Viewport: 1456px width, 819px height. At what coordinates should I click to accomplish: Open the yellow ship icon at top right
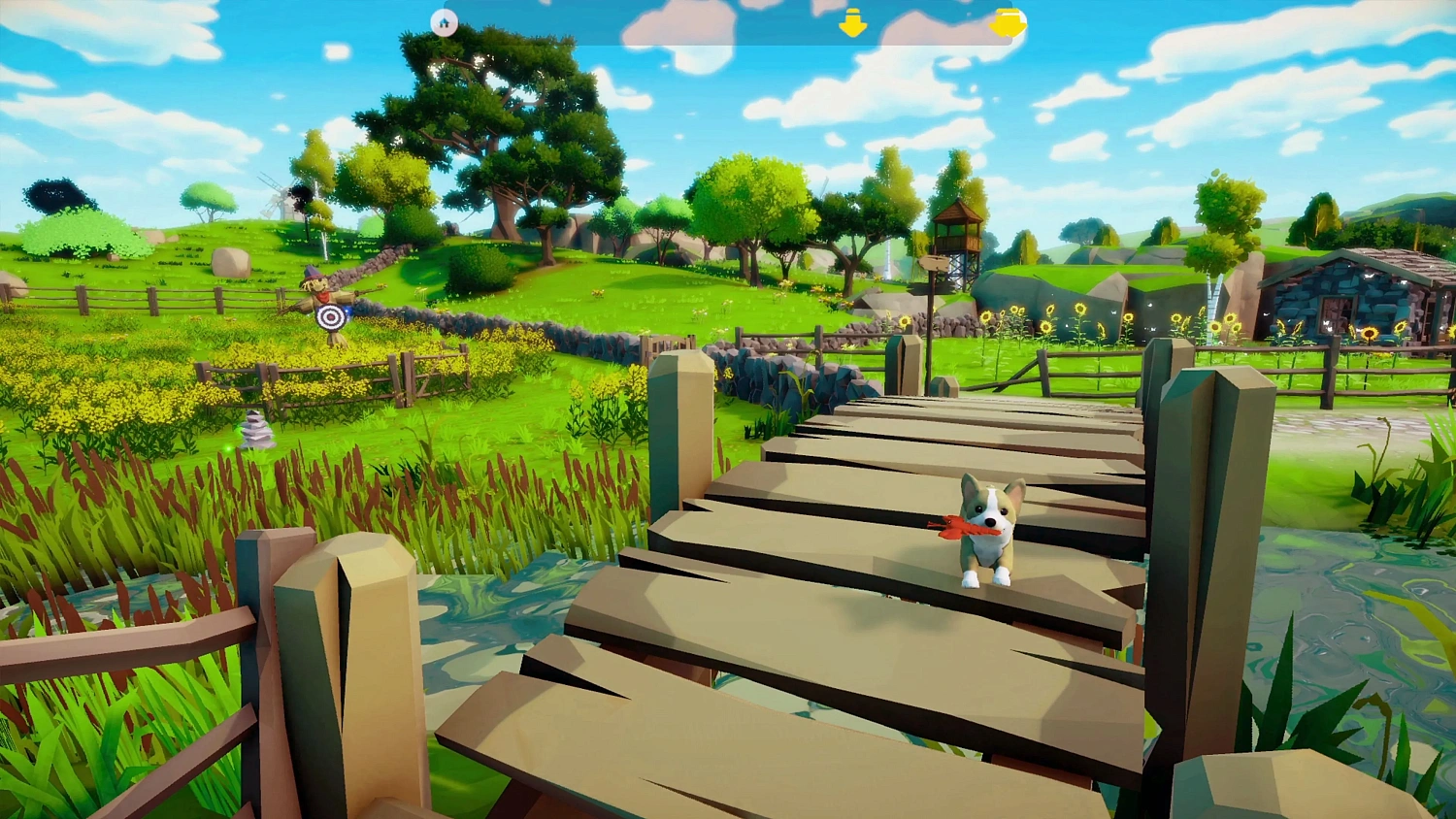[x=1007, y=21]
